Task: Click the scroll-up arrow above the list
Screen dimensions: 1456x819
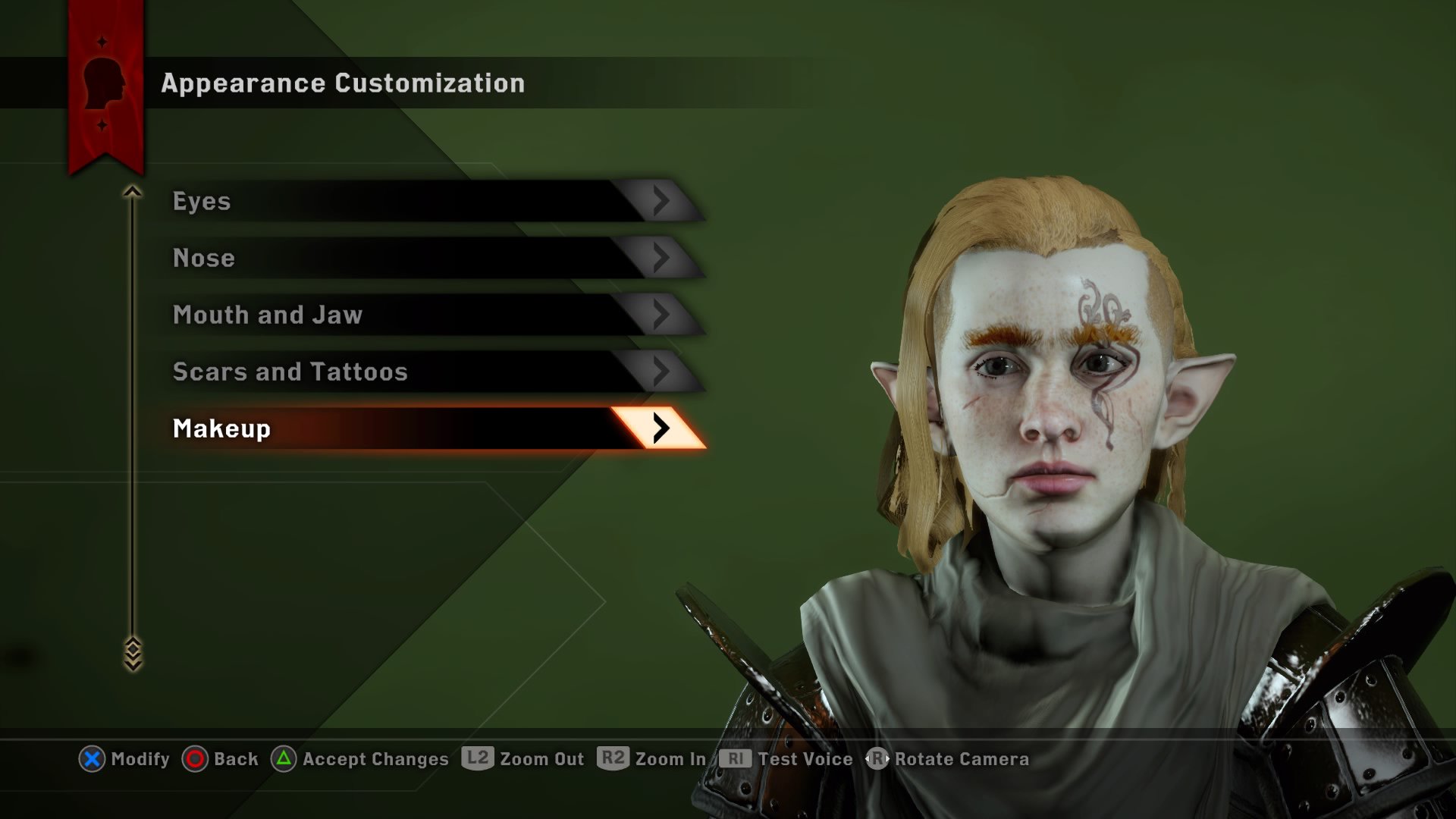Action: pos(133,192)
